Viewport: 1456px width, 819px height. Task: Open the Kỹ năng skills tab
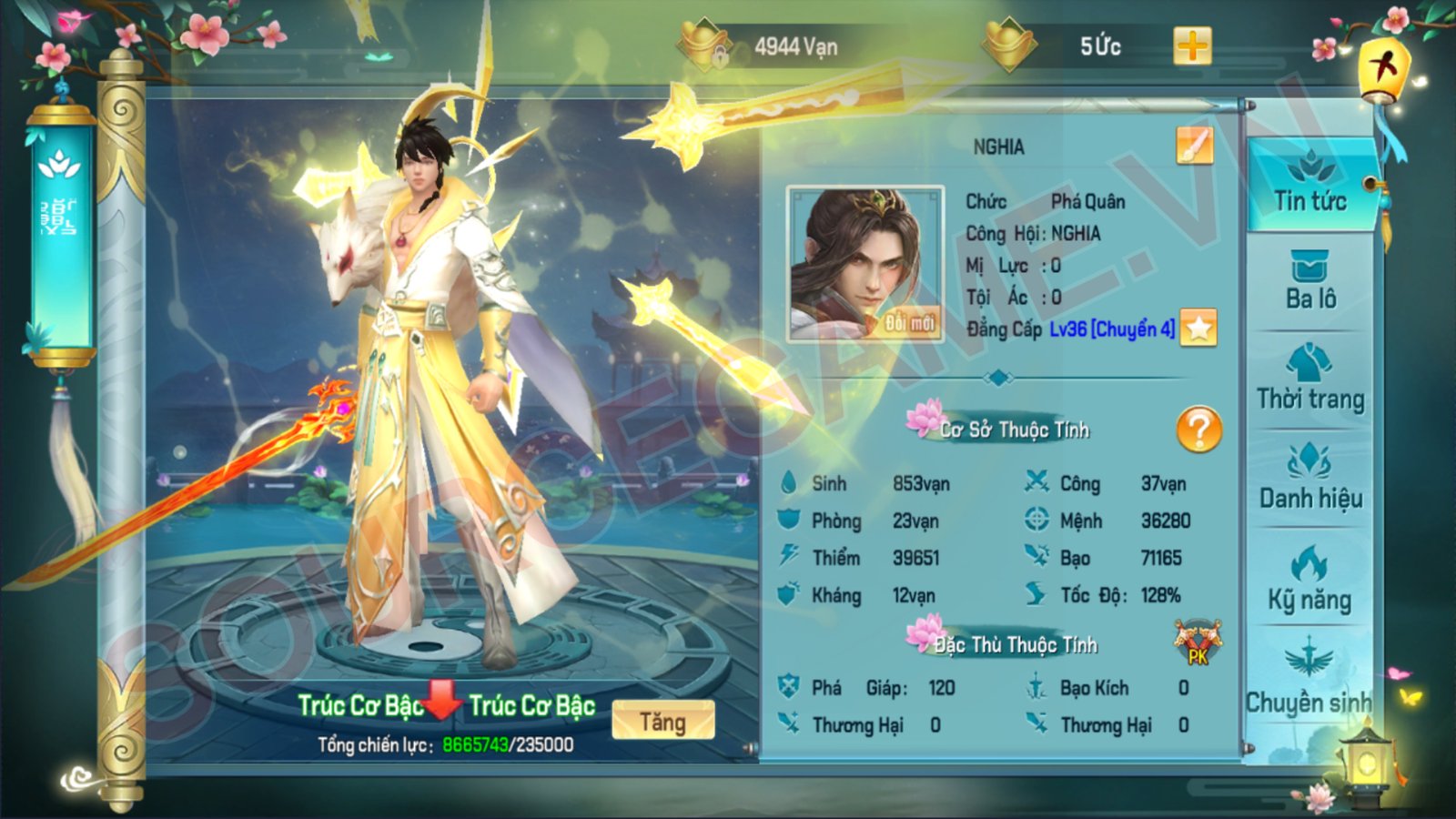tap(1310, 581)
